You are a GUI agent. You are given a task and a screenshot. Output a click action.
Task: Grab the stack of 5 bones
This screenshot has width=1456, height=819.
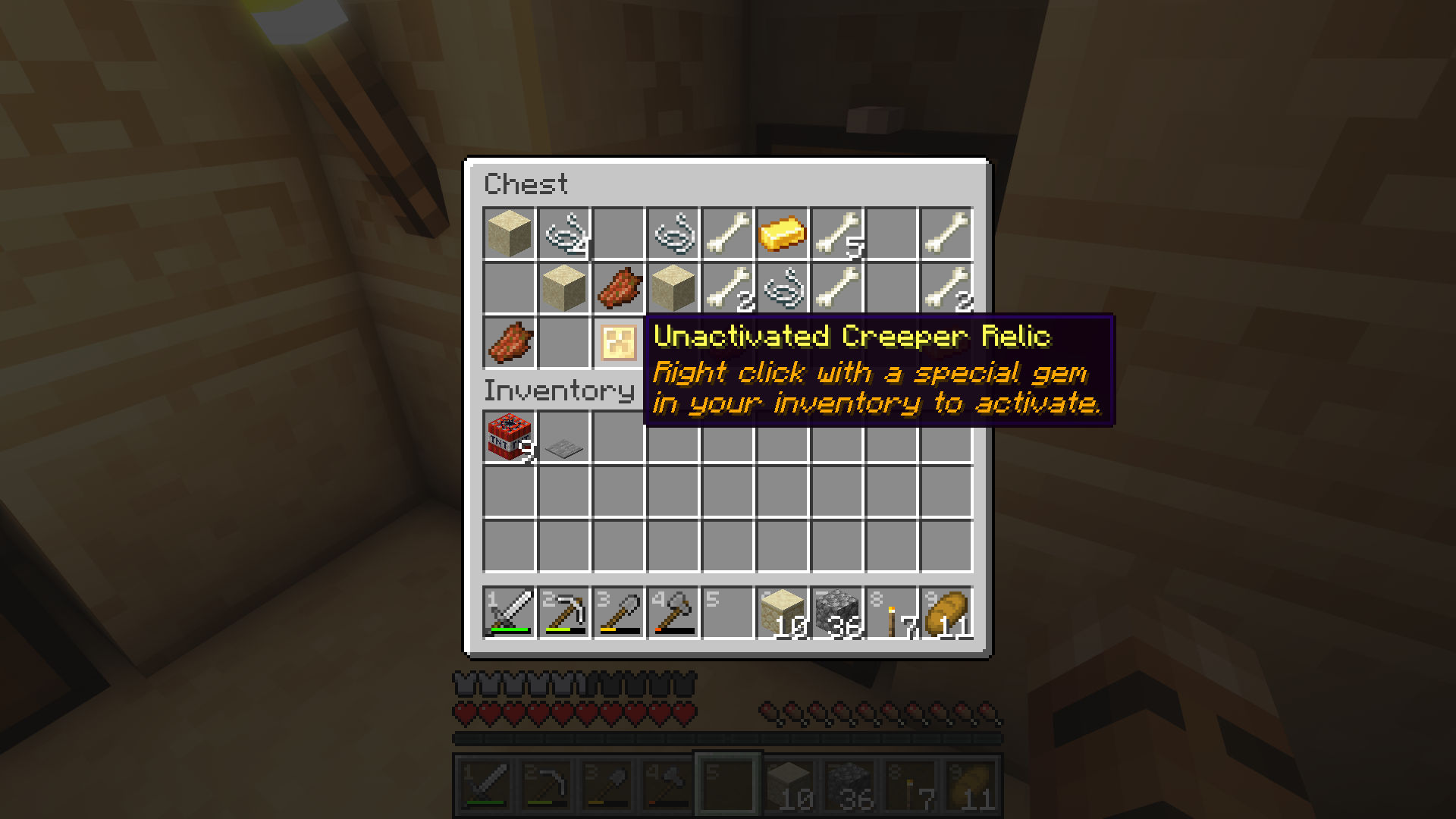coord(836,234)
